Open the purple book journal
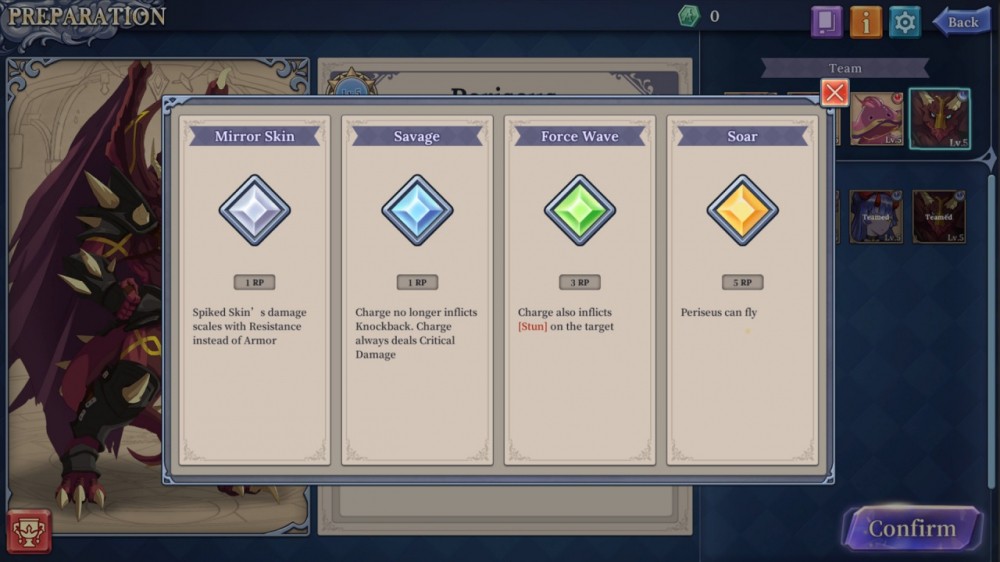Viewport: 1000px width, 562px height. [826, 21]
